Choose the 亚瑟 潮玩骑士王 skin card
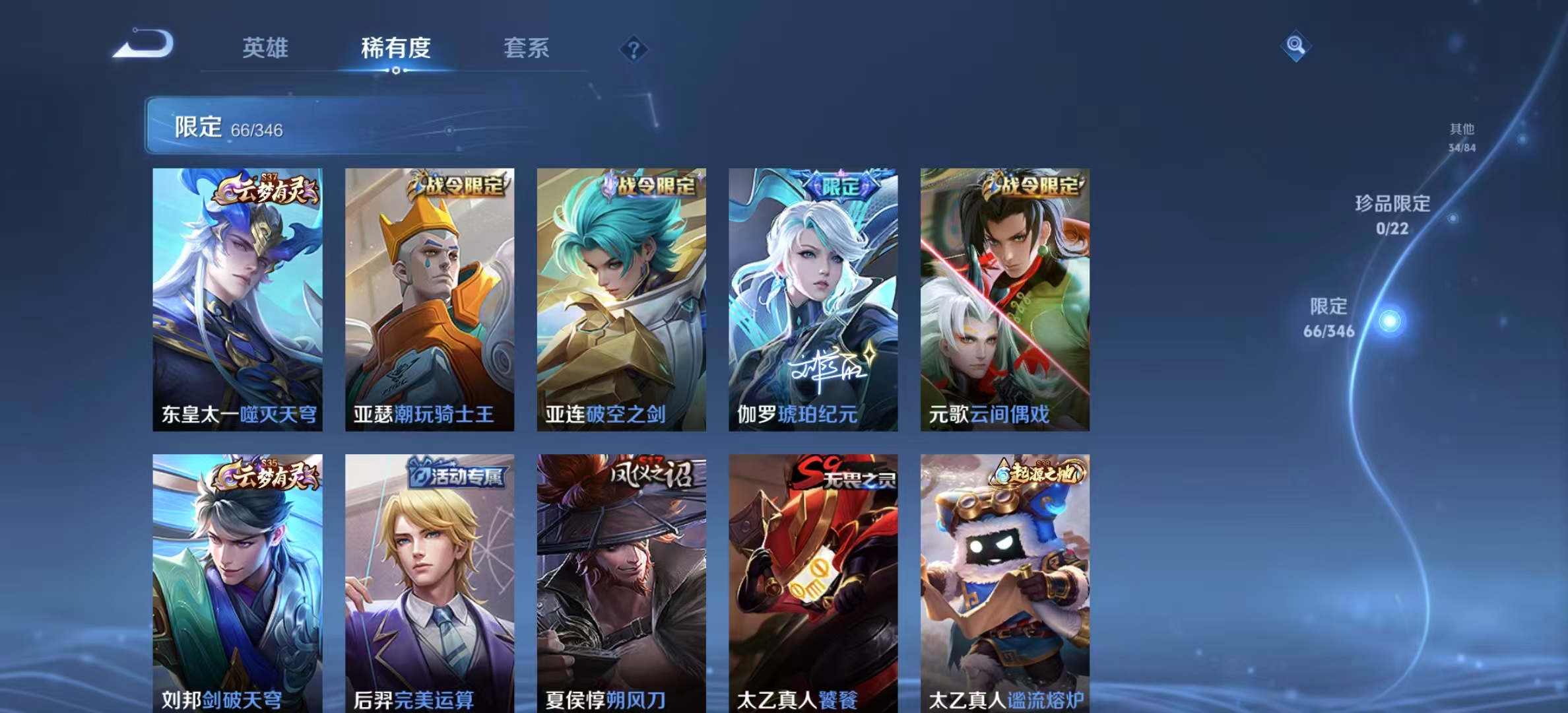This screenshot has height=713, width=1568. tap(430, 300)
